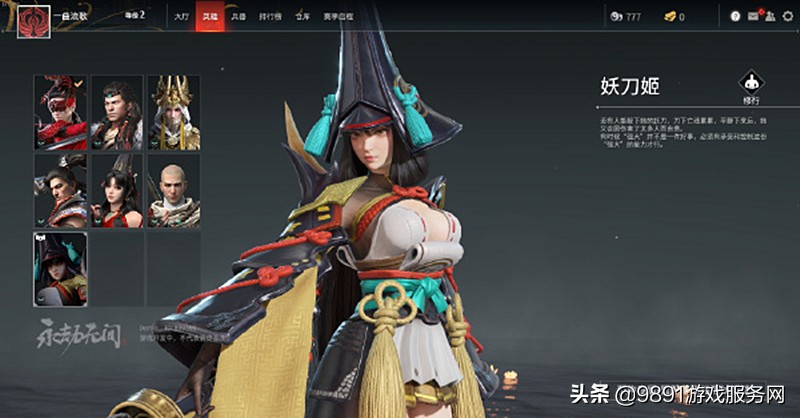Switch to the 赛季日程 season schedule tab

(x=336, y=17)
